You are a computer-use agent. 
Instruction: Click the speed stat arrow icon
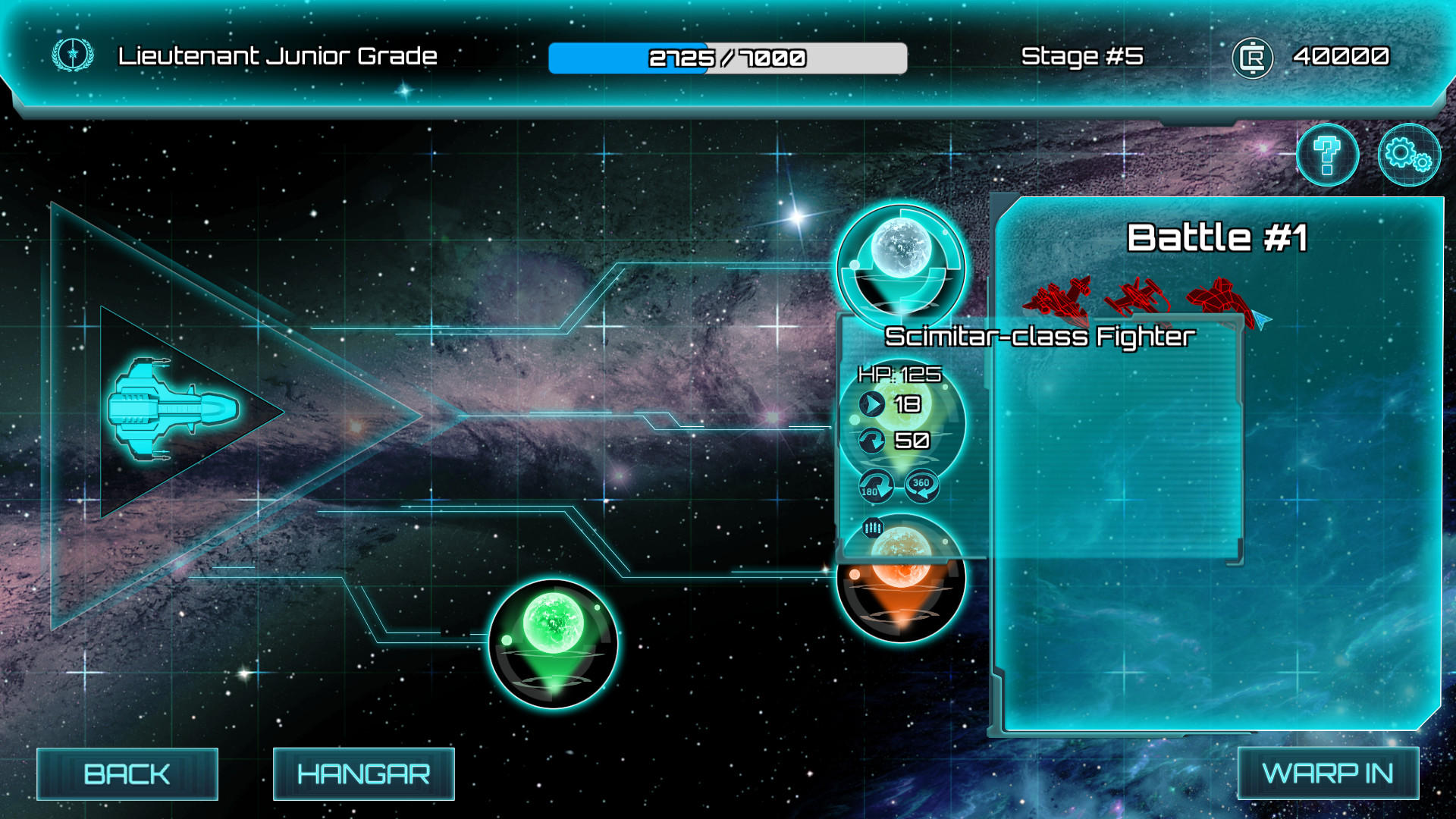point(871,403)
